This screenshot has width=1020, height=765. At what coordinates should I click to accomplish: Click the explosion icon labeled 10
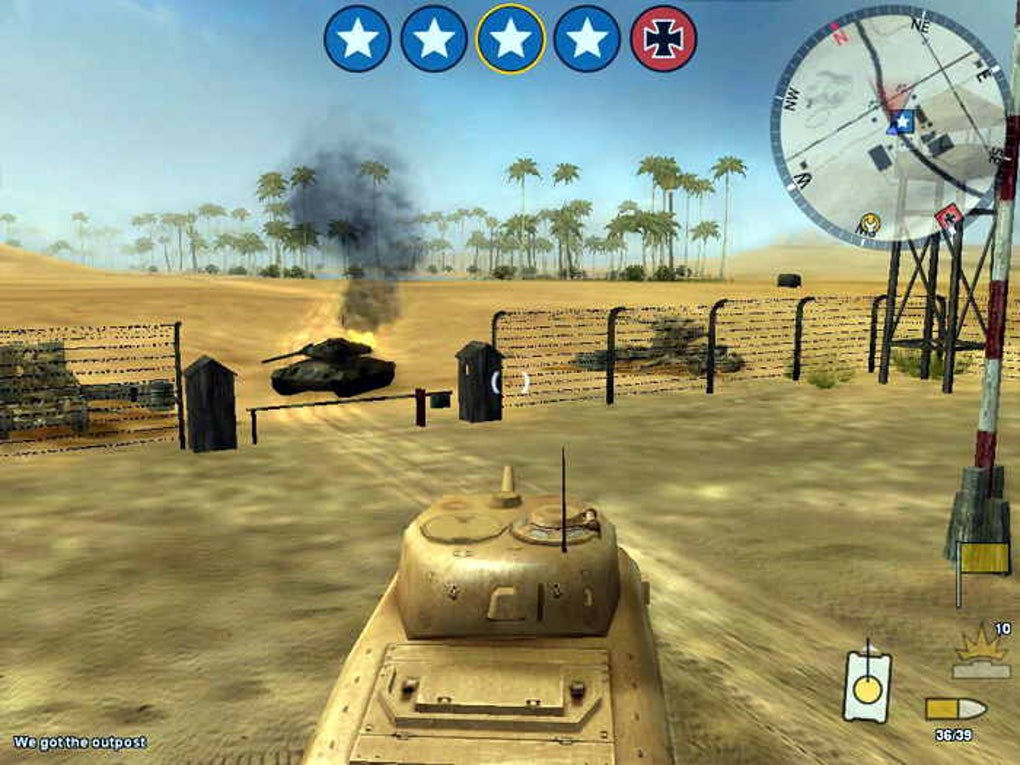coord(982,656)
